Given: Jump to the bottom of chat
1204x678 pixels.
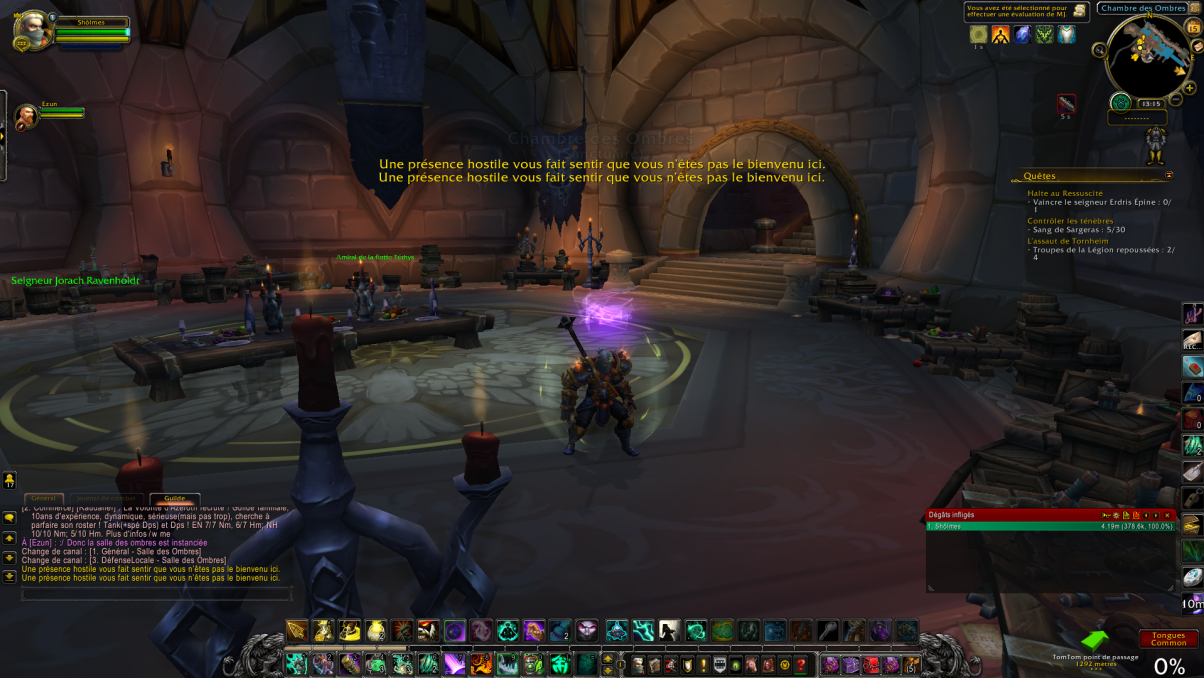Looking at the screenshot, I should [x=9, y=577].
